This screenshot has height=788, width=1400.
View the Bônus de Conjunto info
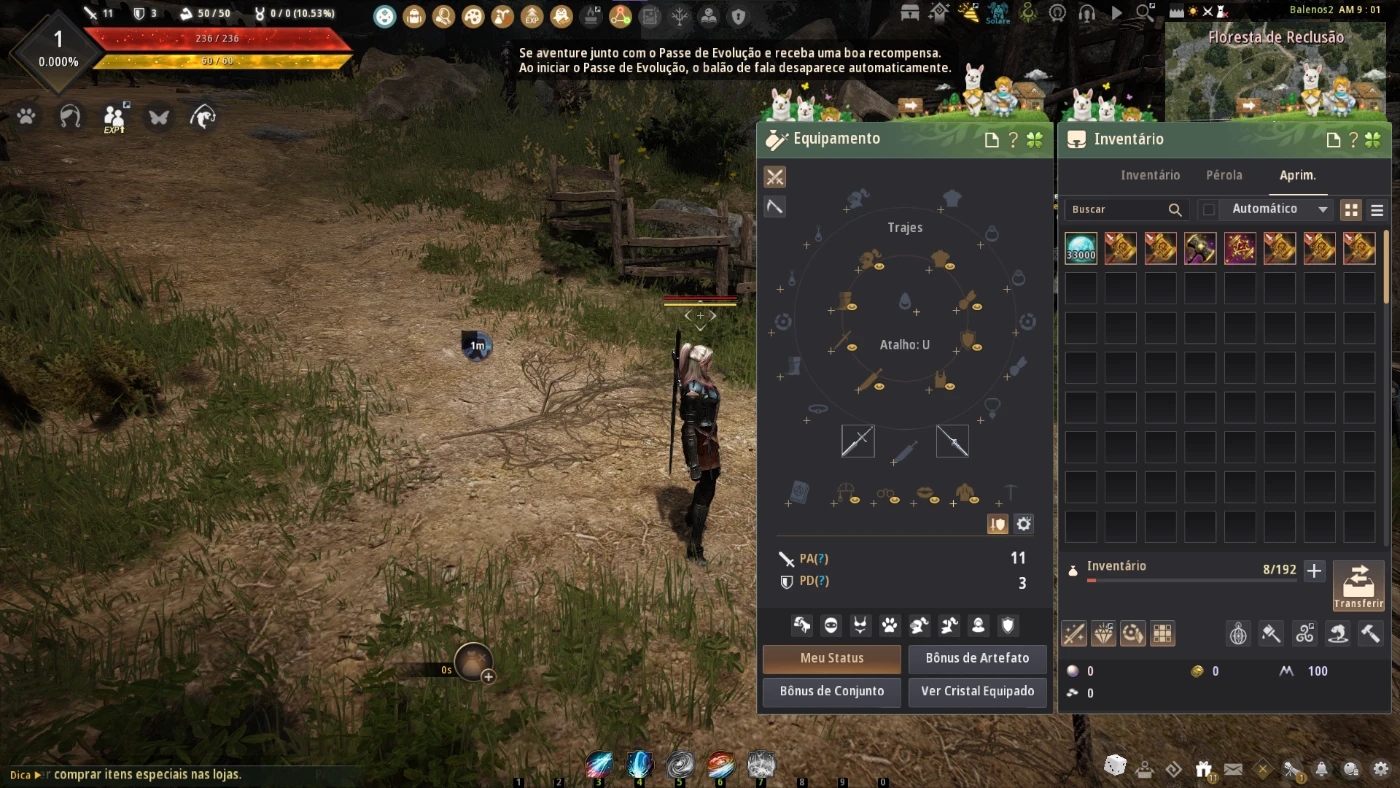(x=831, y=692)
